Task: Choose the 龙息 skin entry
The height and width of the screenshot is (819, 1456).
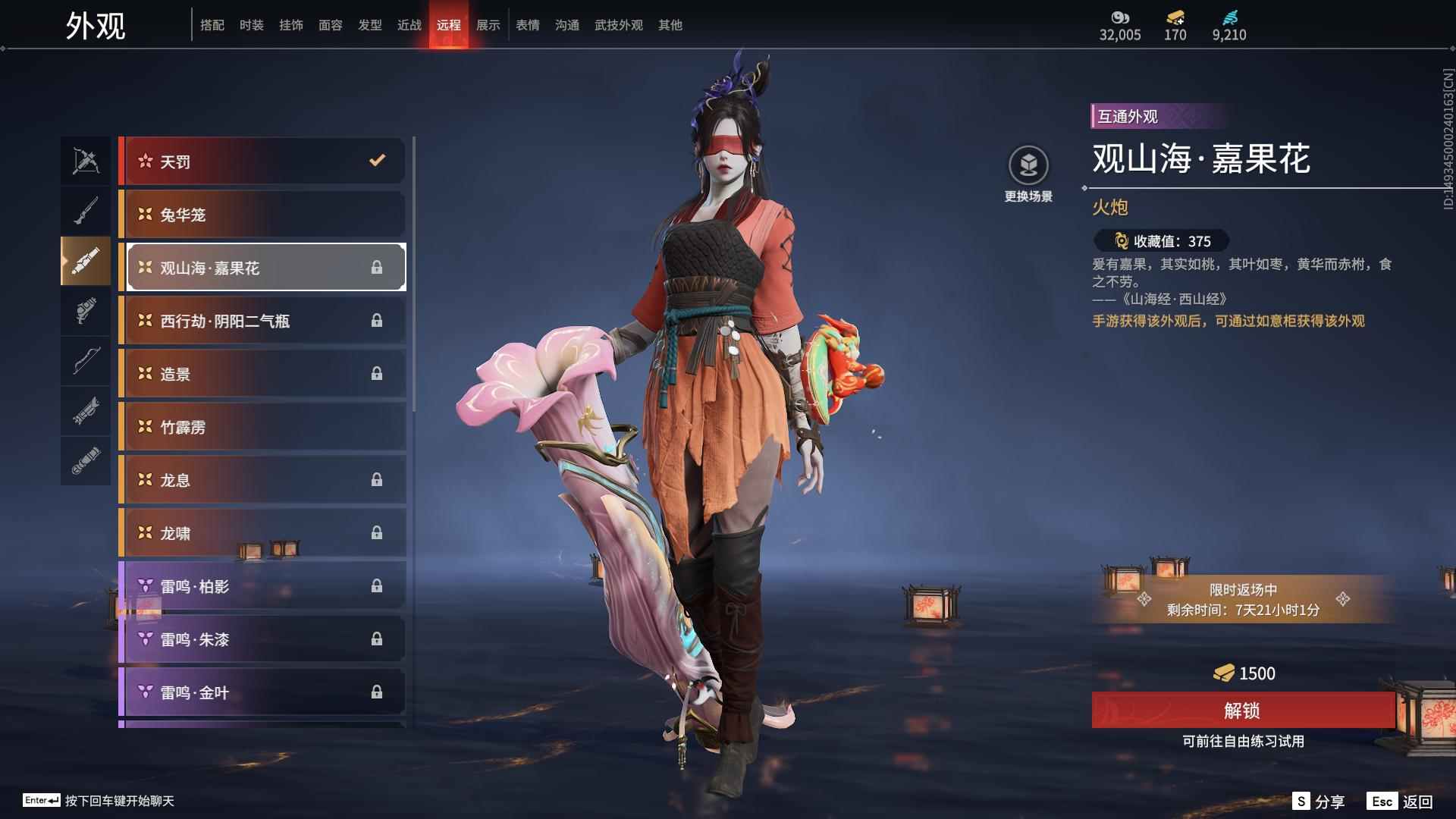Action: (x=262, y=480)
